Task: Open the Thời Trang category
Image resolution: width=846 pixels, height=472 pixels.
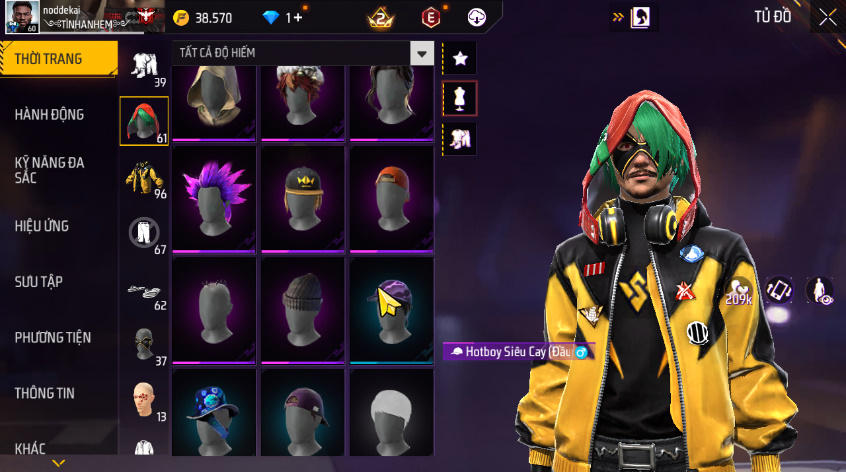Action: tap(50, 59)
